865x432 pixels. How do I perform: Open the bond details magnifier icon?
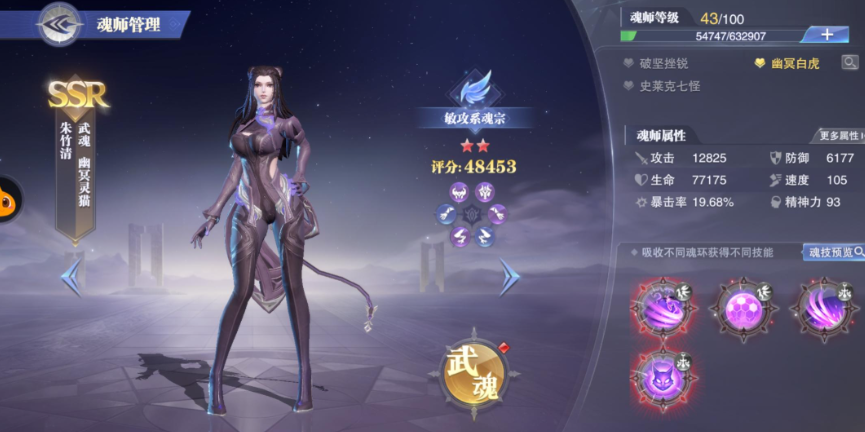(x=850, y=63)
